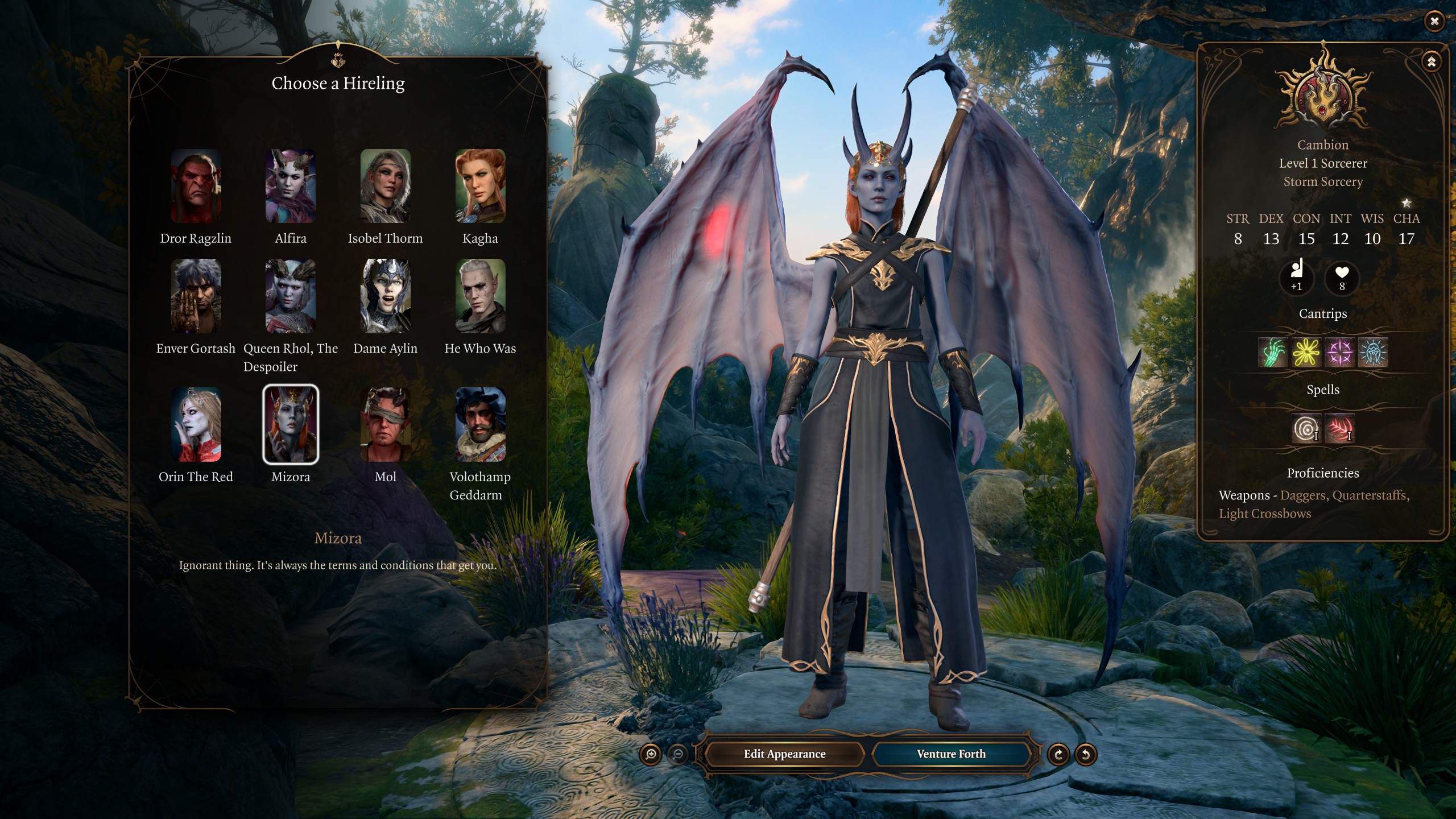
Task: Zoom in on the character preview
Action: point(651,755)
